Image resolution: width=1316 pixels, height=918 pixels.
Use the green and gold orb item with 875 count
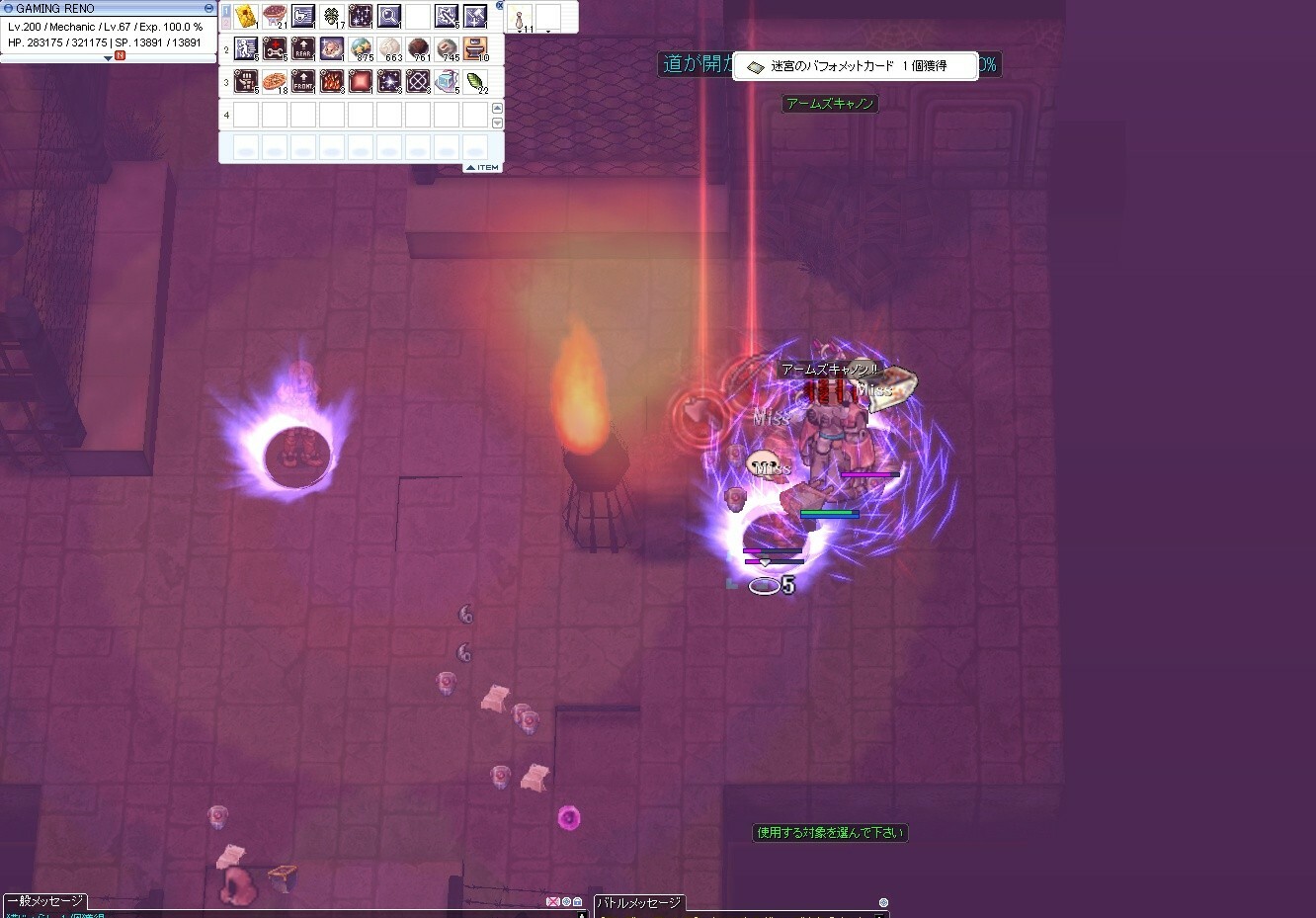361,48
